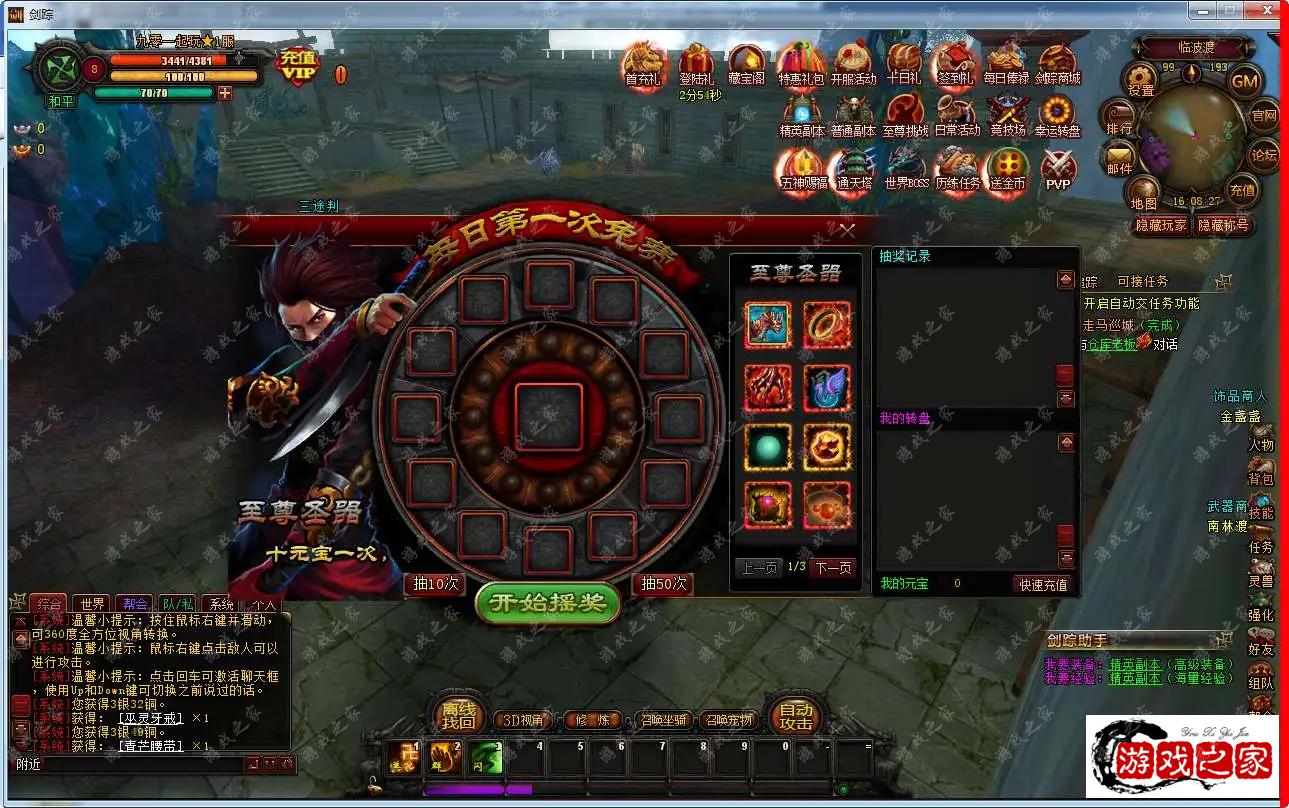The width and height of the screenshot is (1289, 808).
Task: Choose the 抽10次 draw option
Action: coord(436,584)
